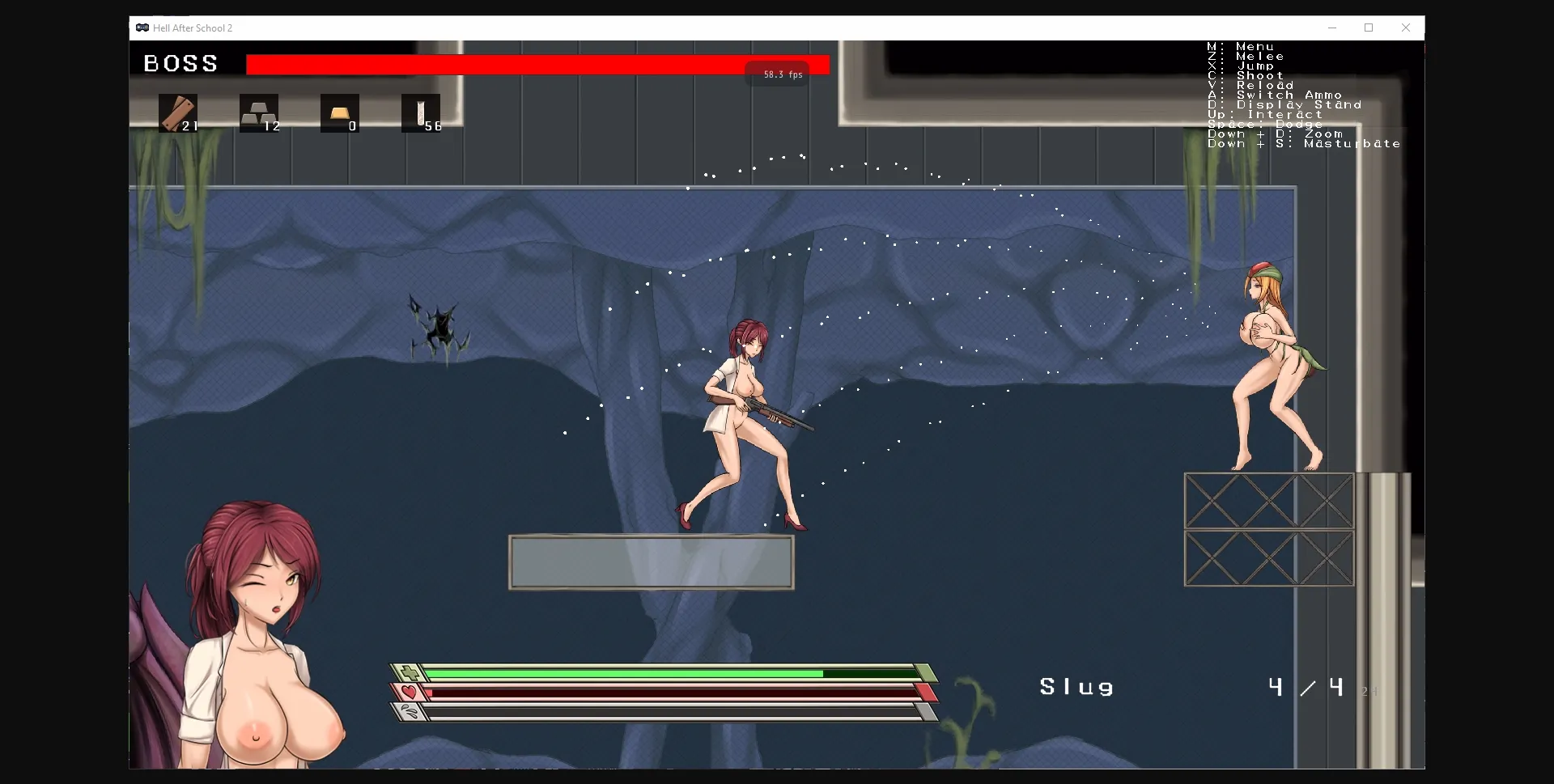Select the wooden plank item showing 21
This screenshot has height=784, width=1554.
coord(178,113)
